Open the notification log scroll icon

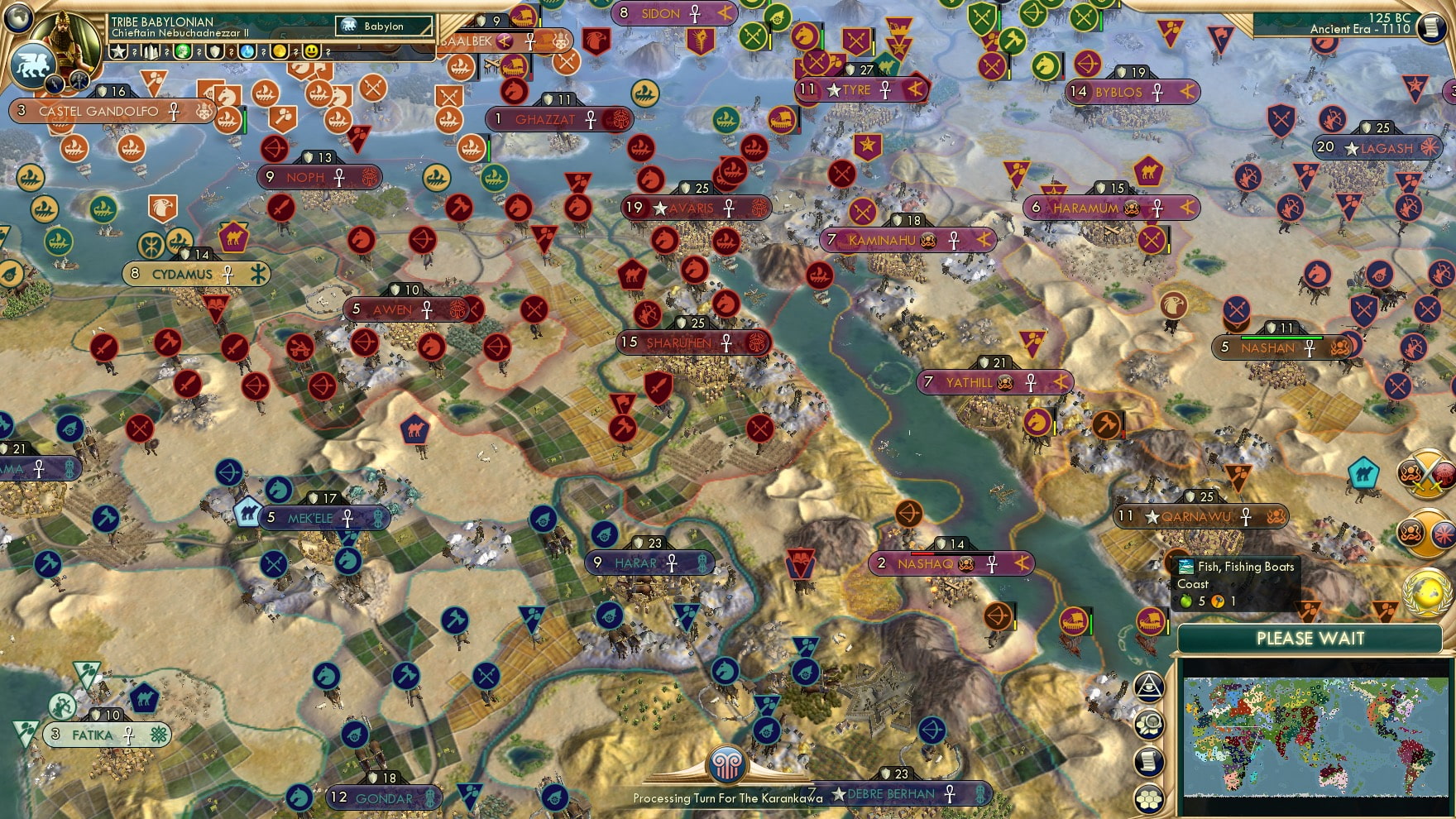pyautogui.click(x=1151, y=759)
